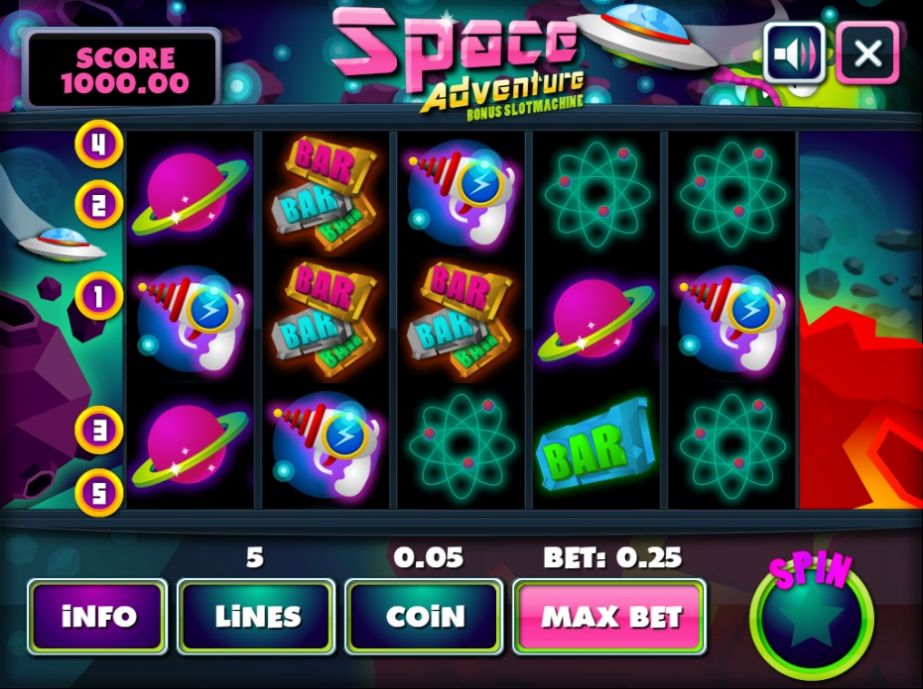Adjust the Coin value
Viewport: 923px width, 689px height.
424,616
